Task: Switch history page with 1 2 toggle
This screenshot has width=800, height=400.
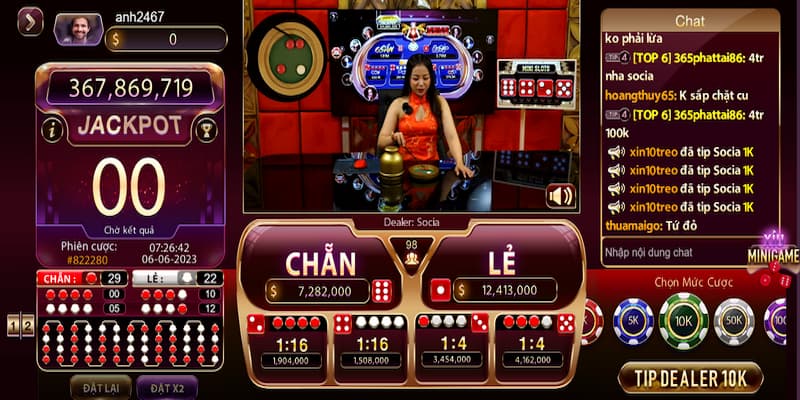Action: pyautogui.click(x=20, y=324)
